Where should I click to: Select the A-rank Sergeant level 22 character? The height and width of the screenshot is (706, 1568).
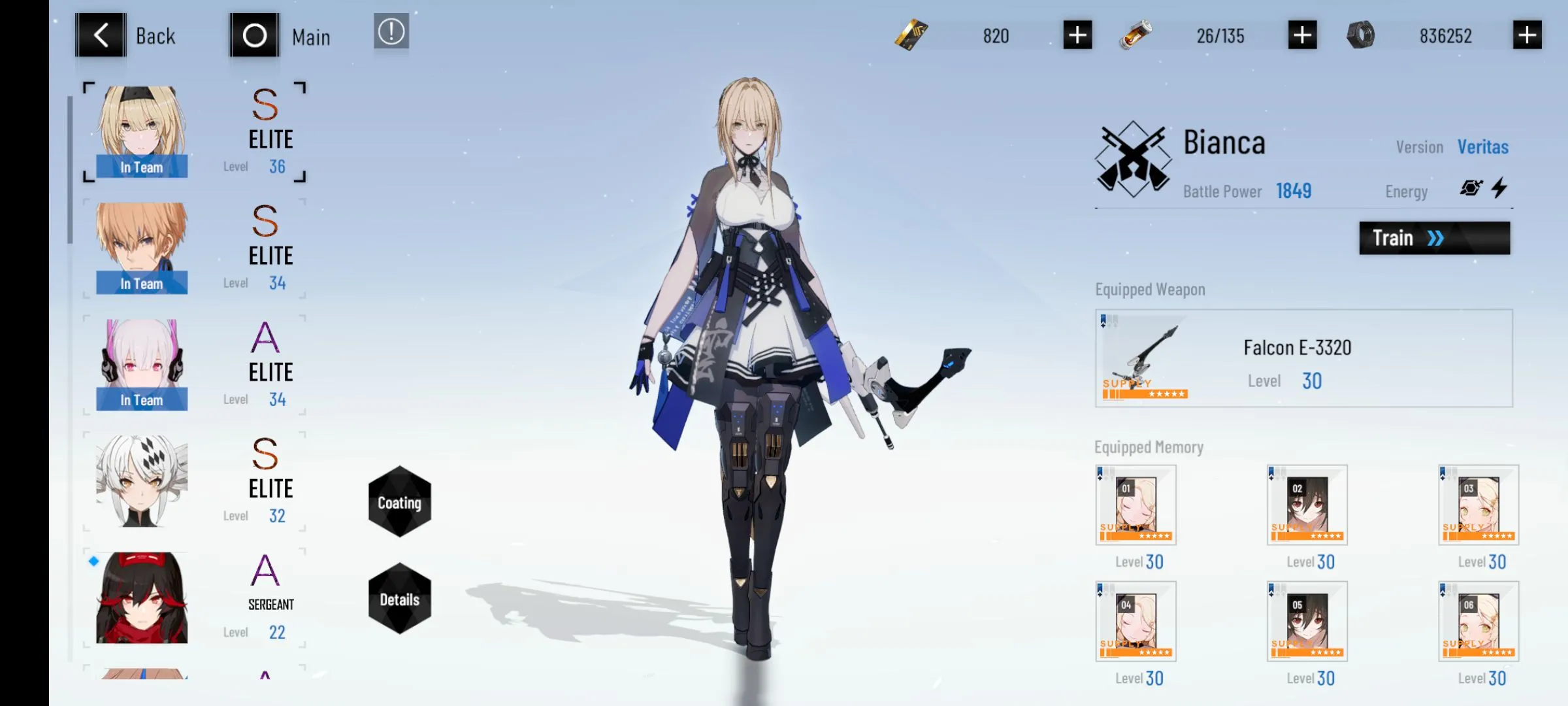141,596
